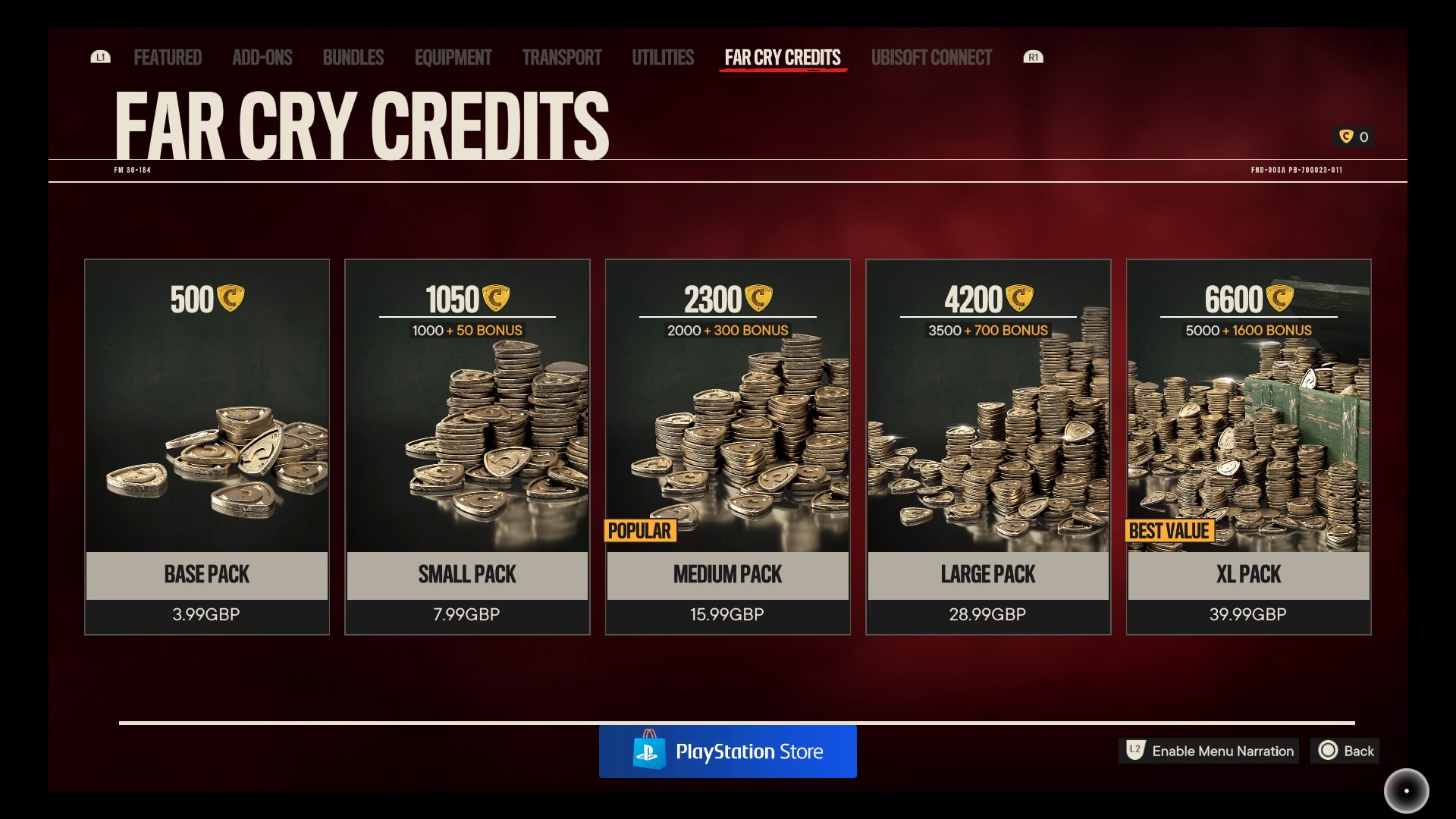Switch to the Featured tab

pos(168,58)
